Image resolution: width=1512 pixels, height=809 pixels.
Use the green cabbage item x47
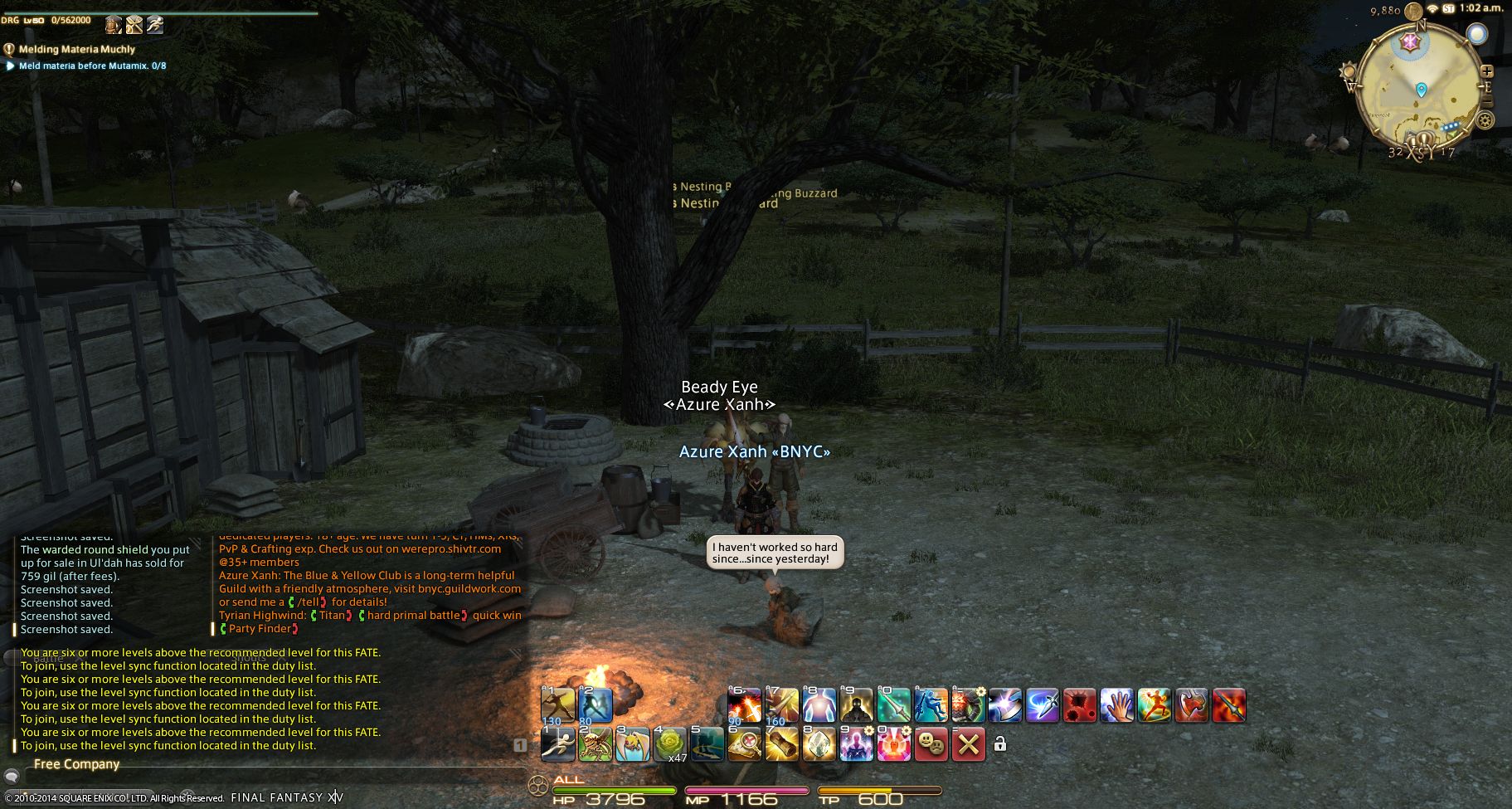click(x=670, y=745)
